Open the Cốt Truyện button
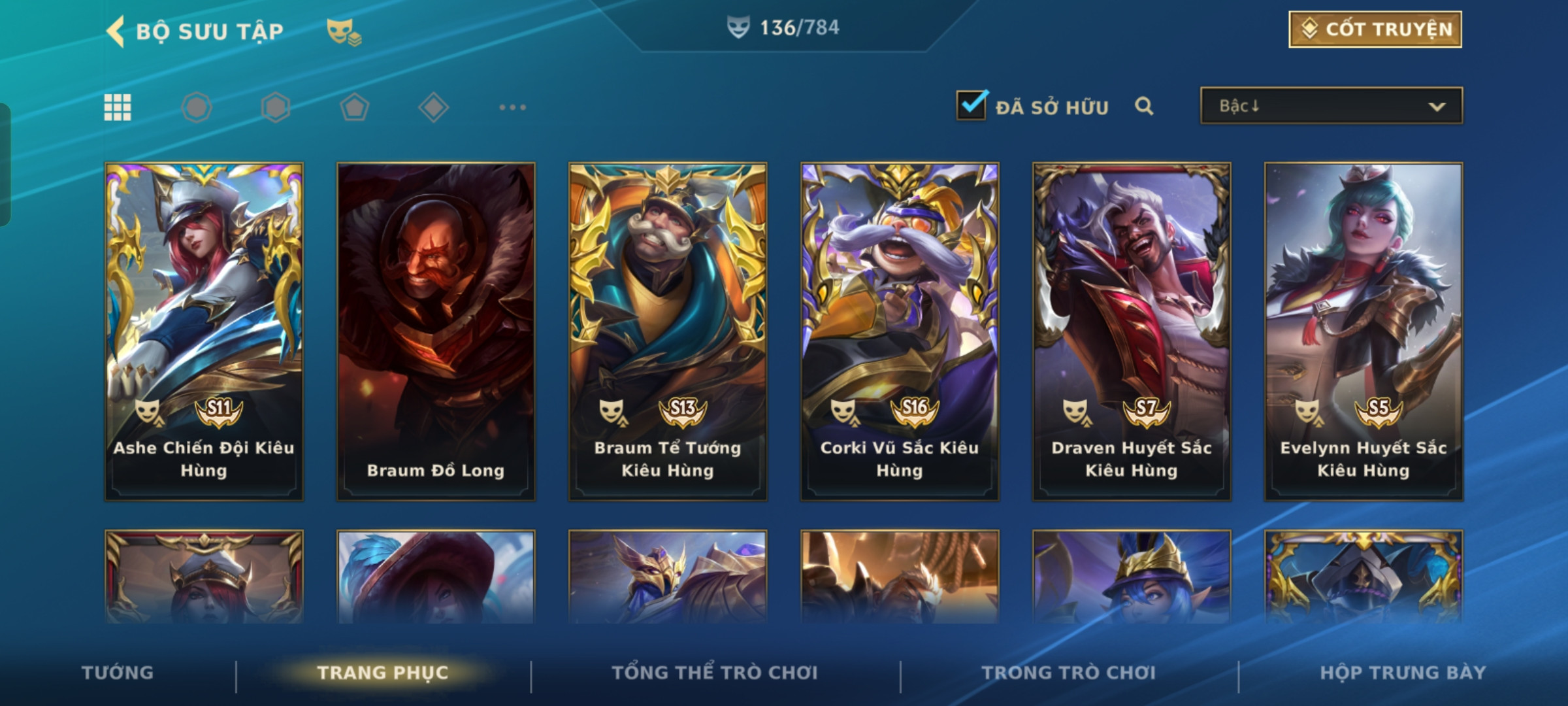This screenshot has width=1568, height=706. (x=1375, y=29)
